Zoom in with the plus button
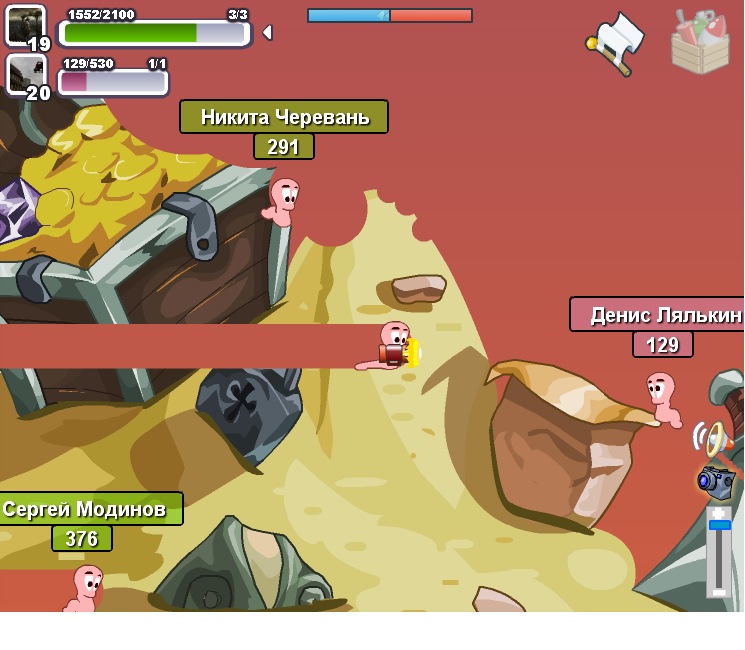Image resolution: width=745 pixels, height=650 pixels. (719, 513)
